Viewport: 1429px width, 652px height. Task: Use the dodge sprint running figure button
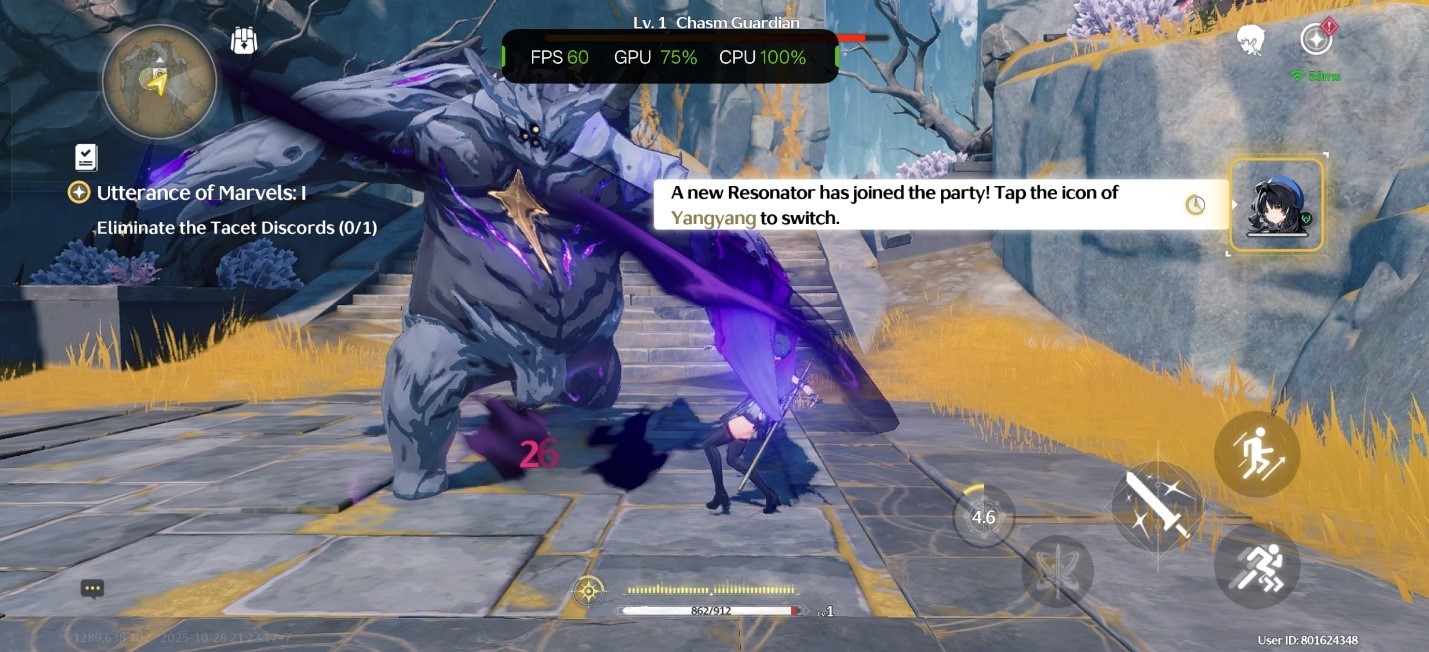tap(1256, 566)
